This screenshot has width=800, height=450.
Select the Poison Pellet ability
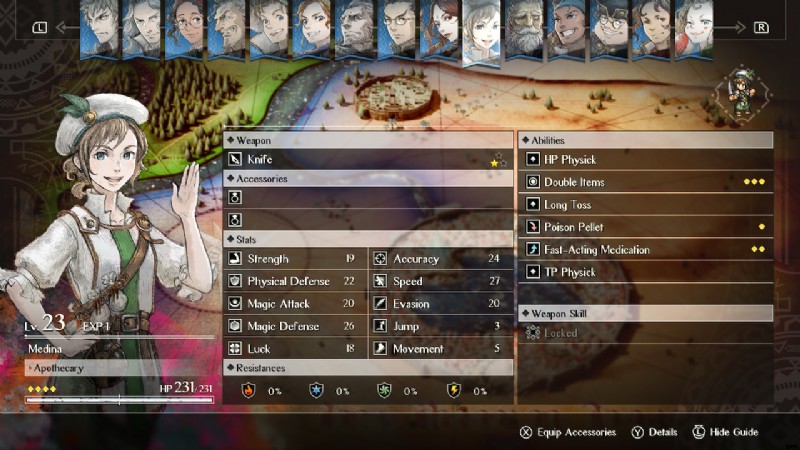coord(645,227)
